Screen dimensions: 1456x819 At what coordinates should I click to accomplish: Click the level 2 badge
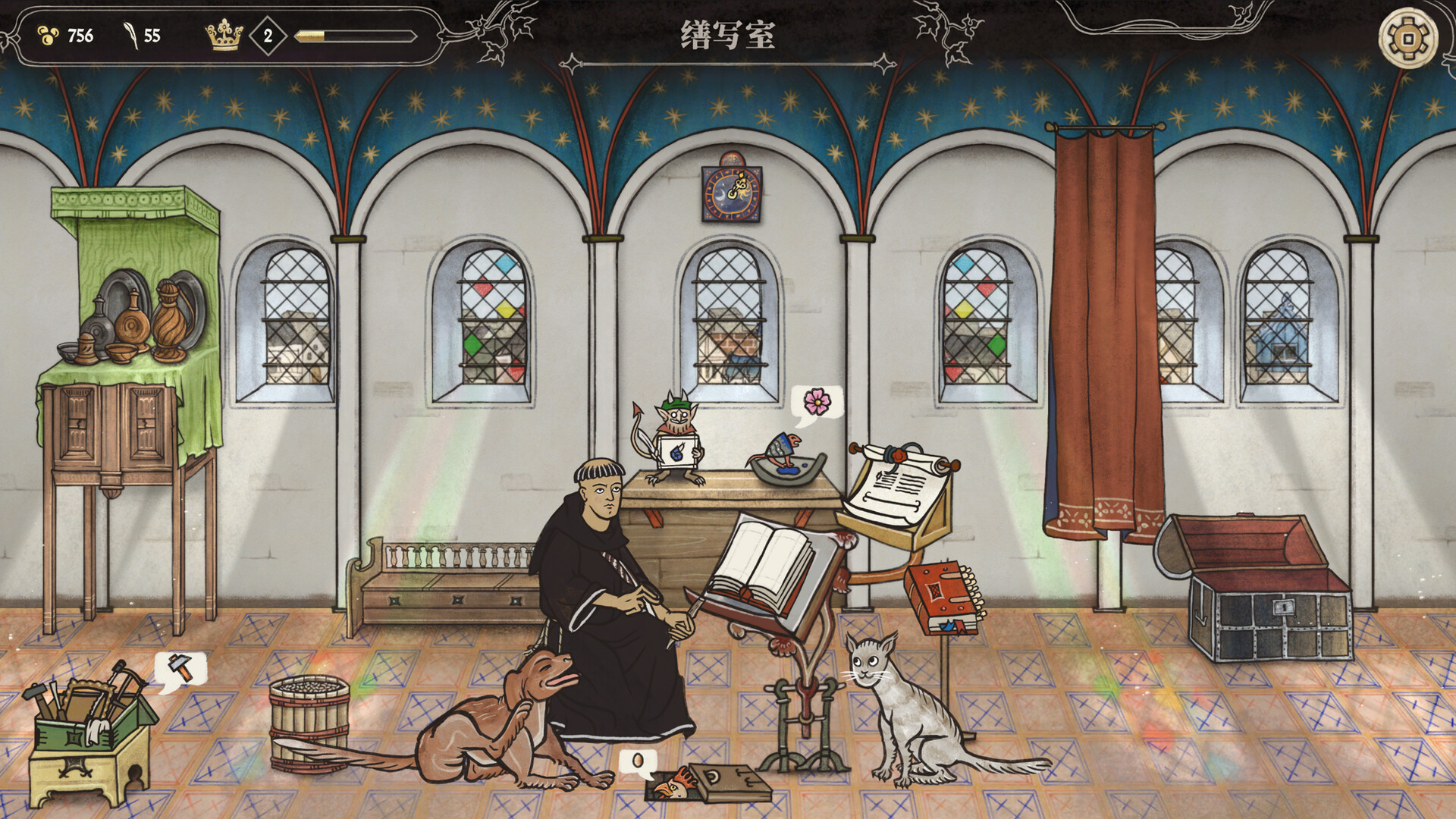267,33
